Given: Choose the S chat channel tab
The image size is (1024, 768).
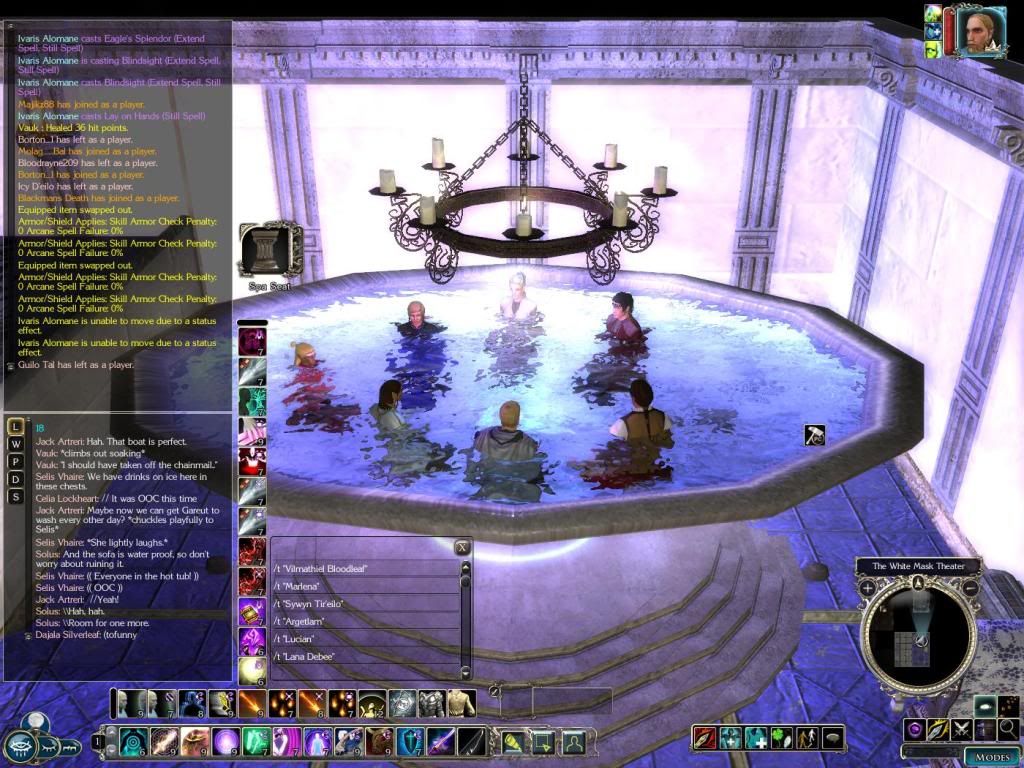Looking at the screenshot, I should [x=16, y=497].
